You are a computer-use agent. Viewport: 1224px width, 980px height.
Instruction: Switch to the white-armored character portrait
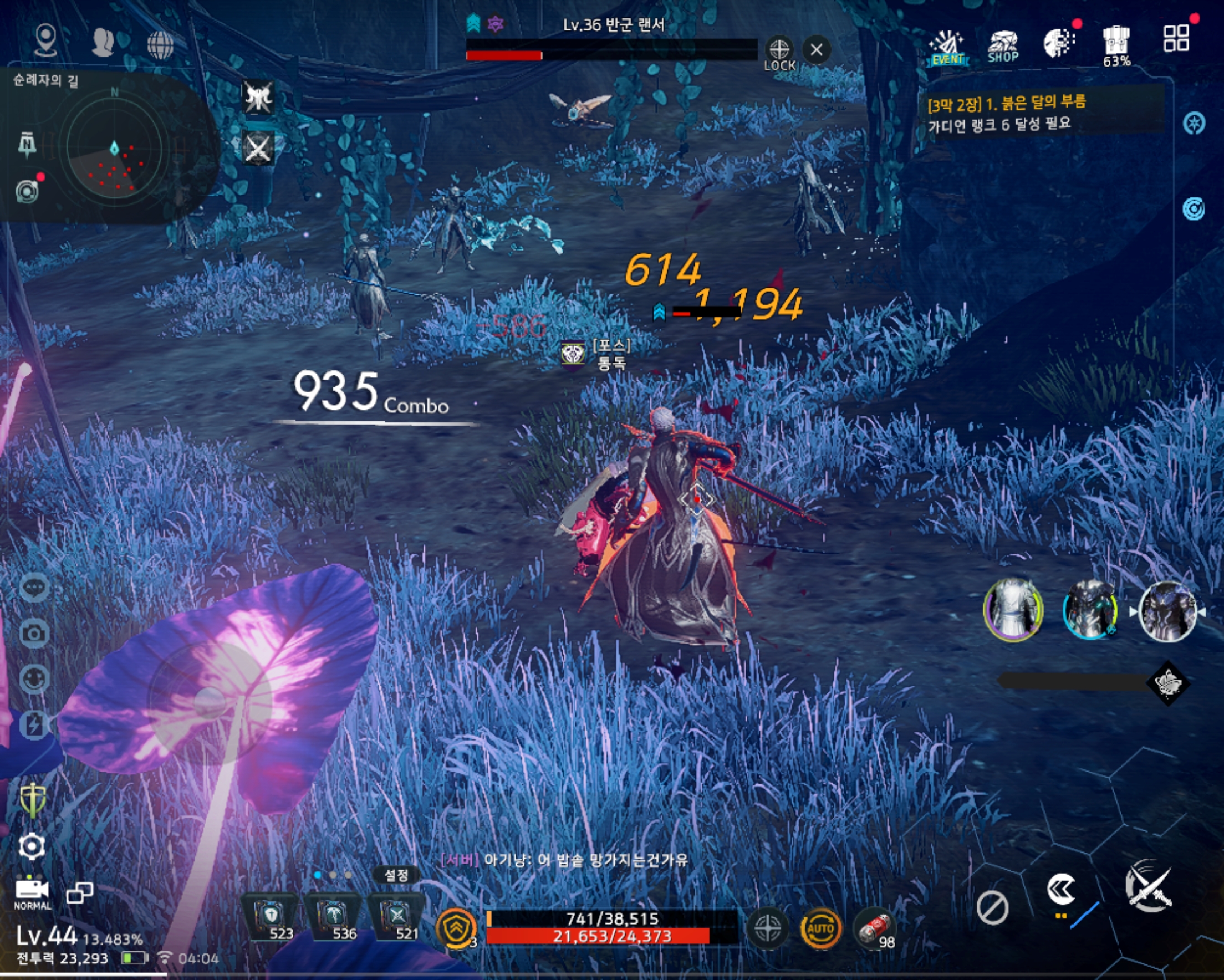tap(1013, 610)
